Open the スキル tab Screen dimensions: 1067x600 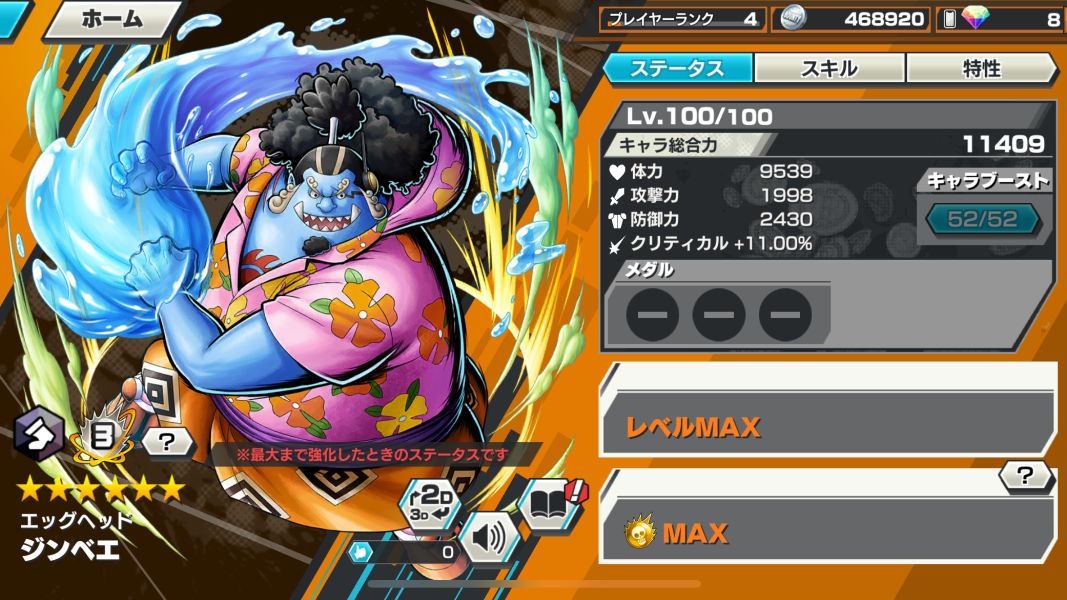[829, 68]
